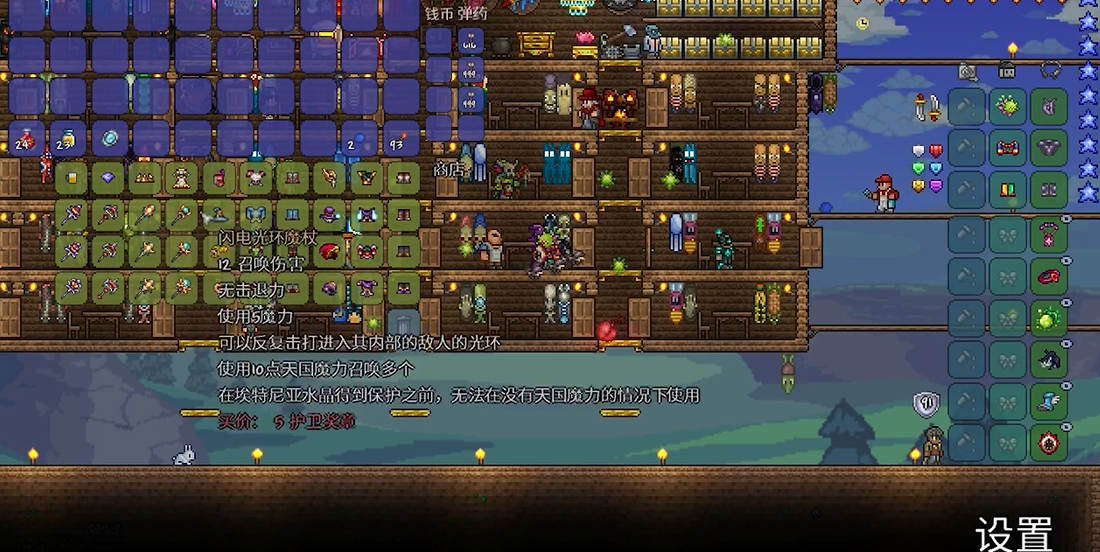The width and height of the screenshot is (1100, 552).
Task: Select the glowing green orb accessory
Action: (1049, 320)
